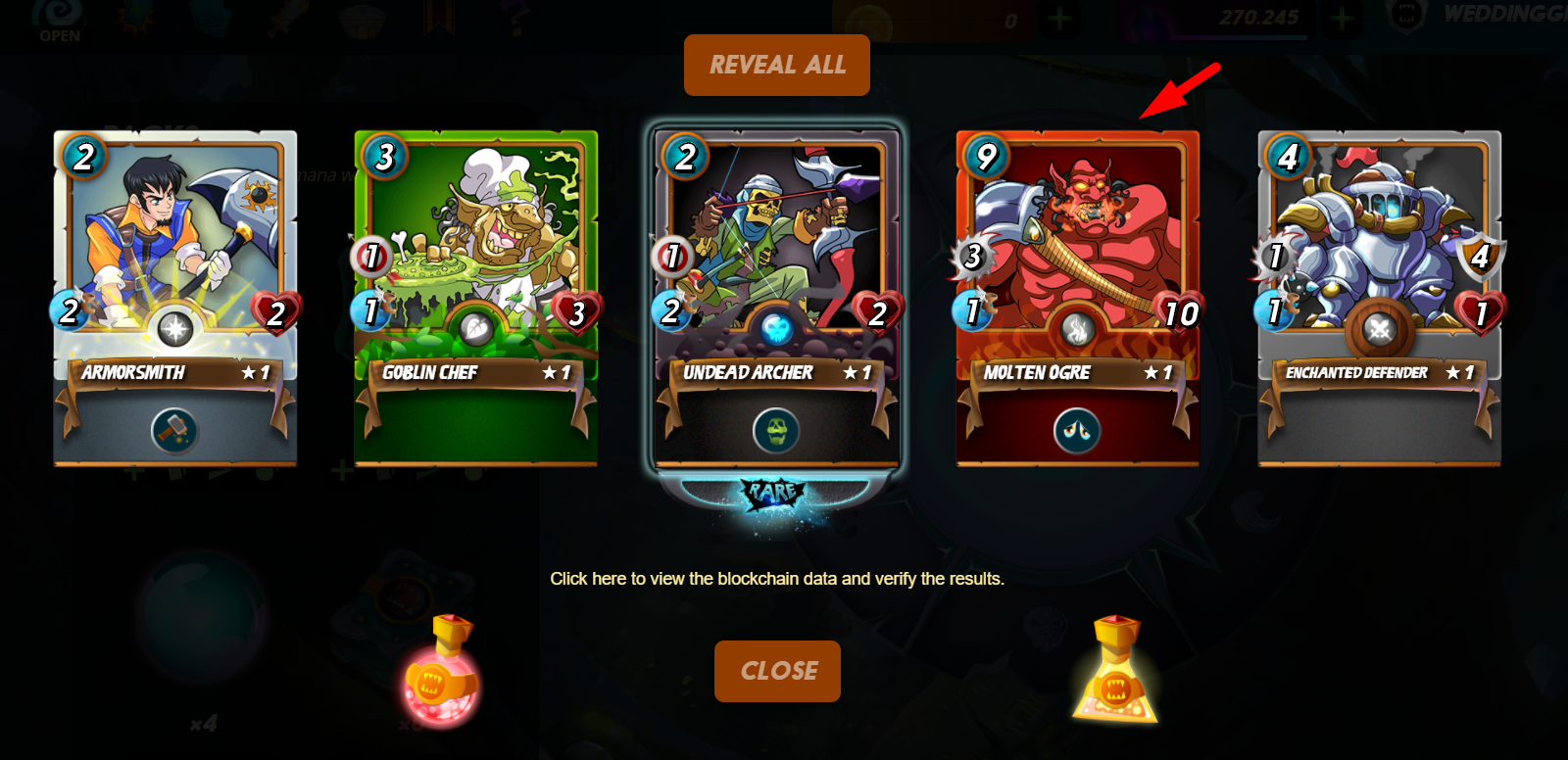This screenshot has height=760, width=1568.
Task: Open the blockchain data verification link
Action: 776,579
